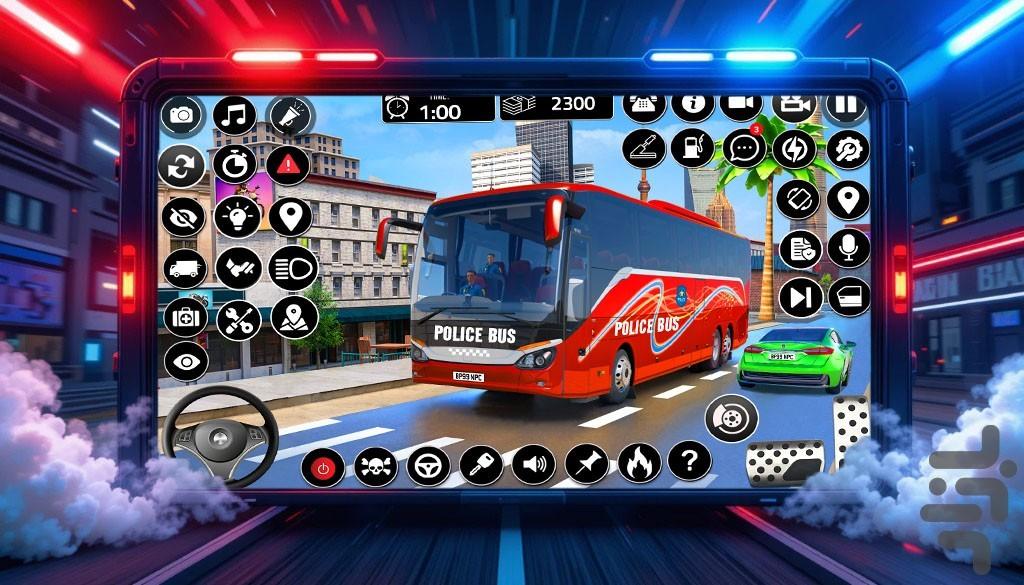Tap the skull and crossbones icon
Image resolution: width=1024 pixels, height=585 pixels.
[376, 466]
